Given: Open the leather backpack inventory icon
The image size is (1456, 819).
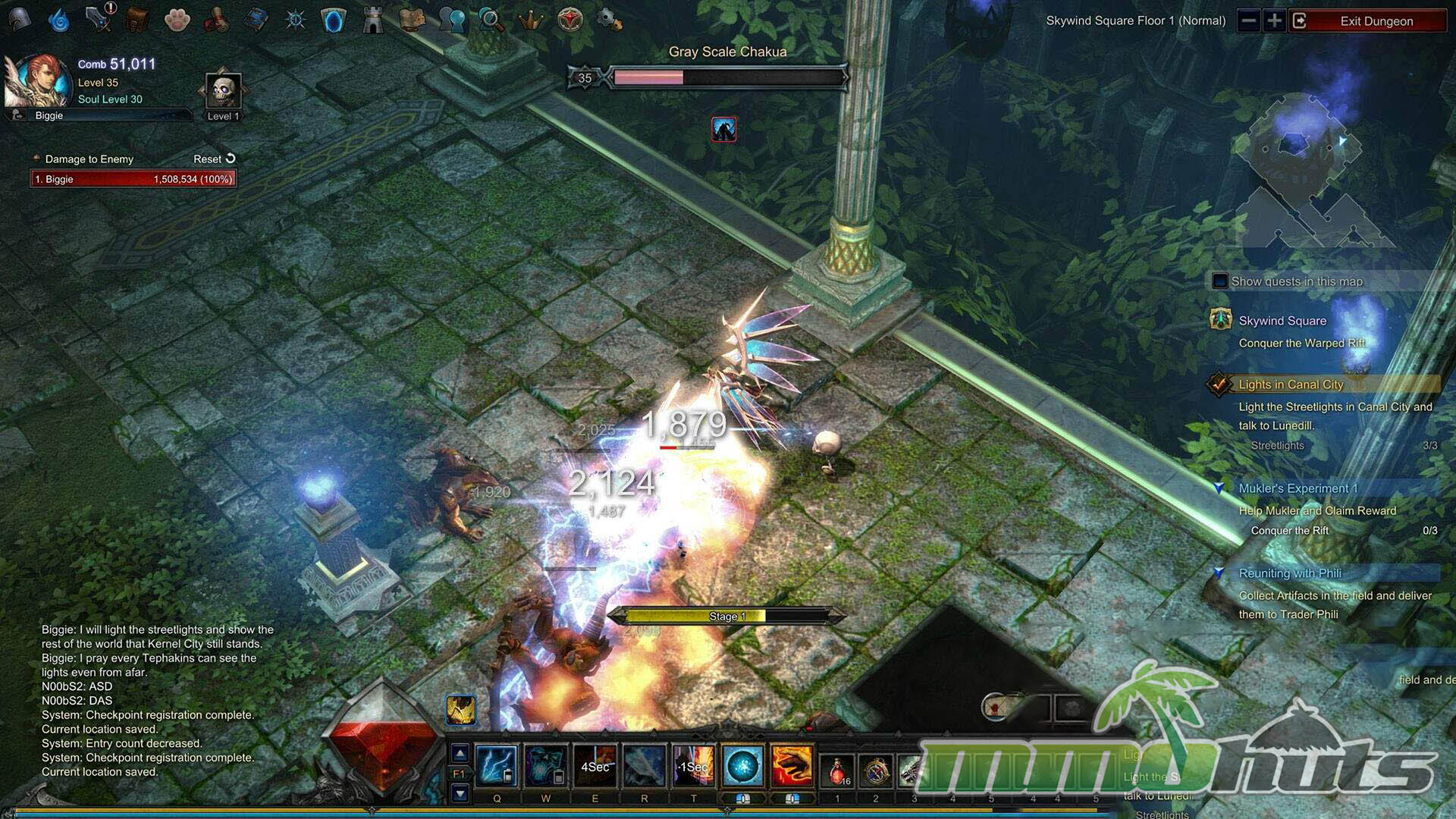Looking at the screenshot, I should [137, 20].
